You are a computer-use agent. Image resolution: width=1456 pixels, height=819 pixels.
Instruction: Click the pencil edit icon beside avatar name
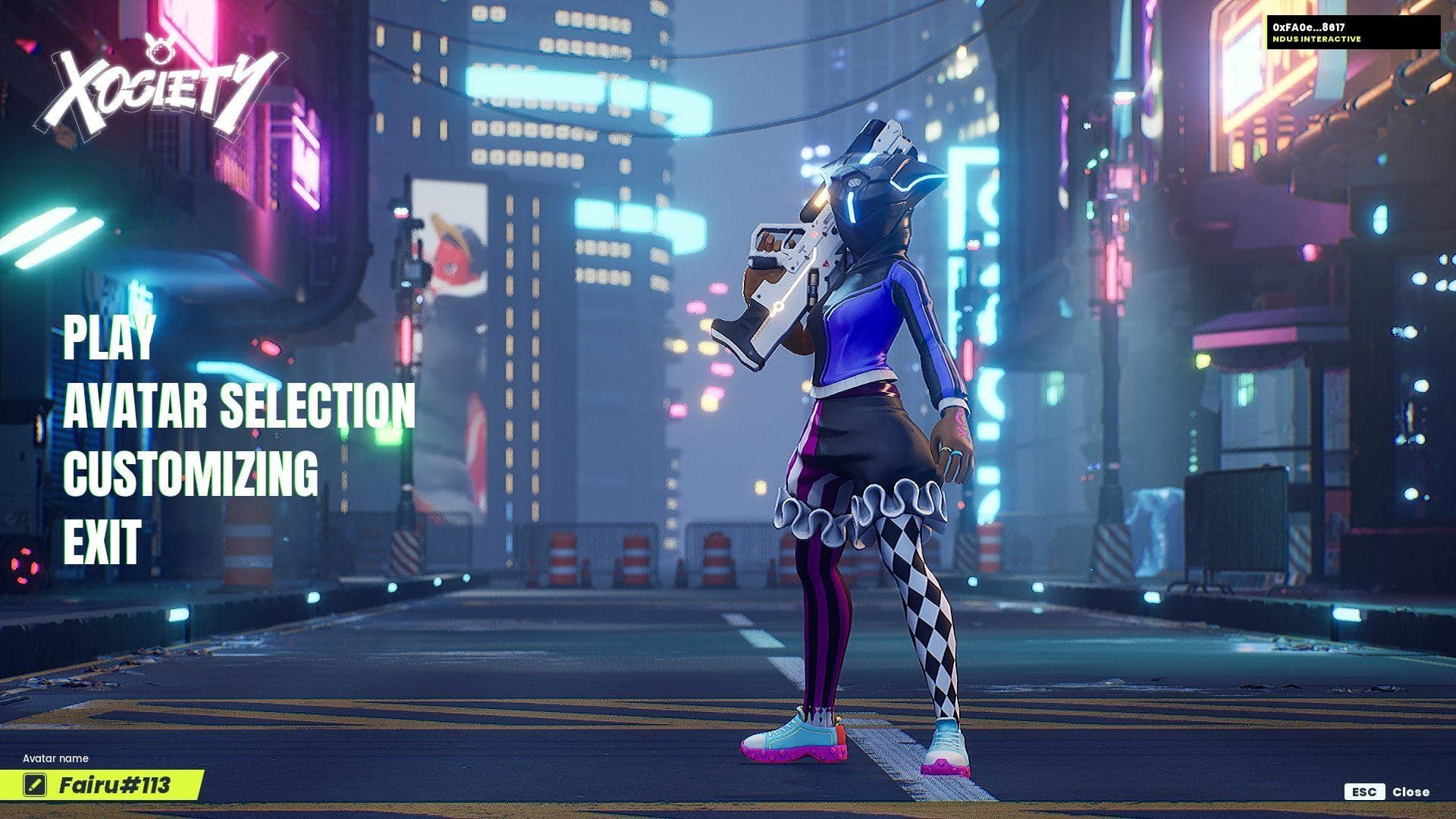point(34,785)
